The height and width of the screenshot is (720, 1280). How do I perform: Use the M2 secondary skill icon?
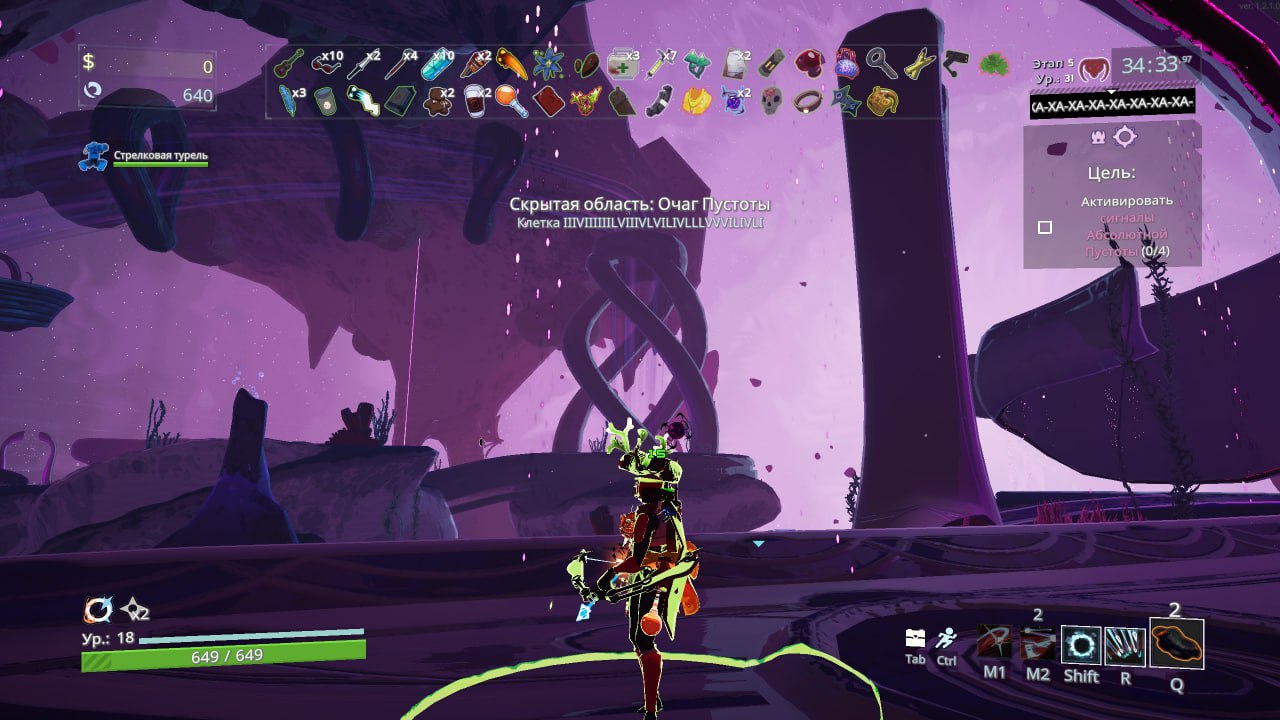click(1038, 645)
